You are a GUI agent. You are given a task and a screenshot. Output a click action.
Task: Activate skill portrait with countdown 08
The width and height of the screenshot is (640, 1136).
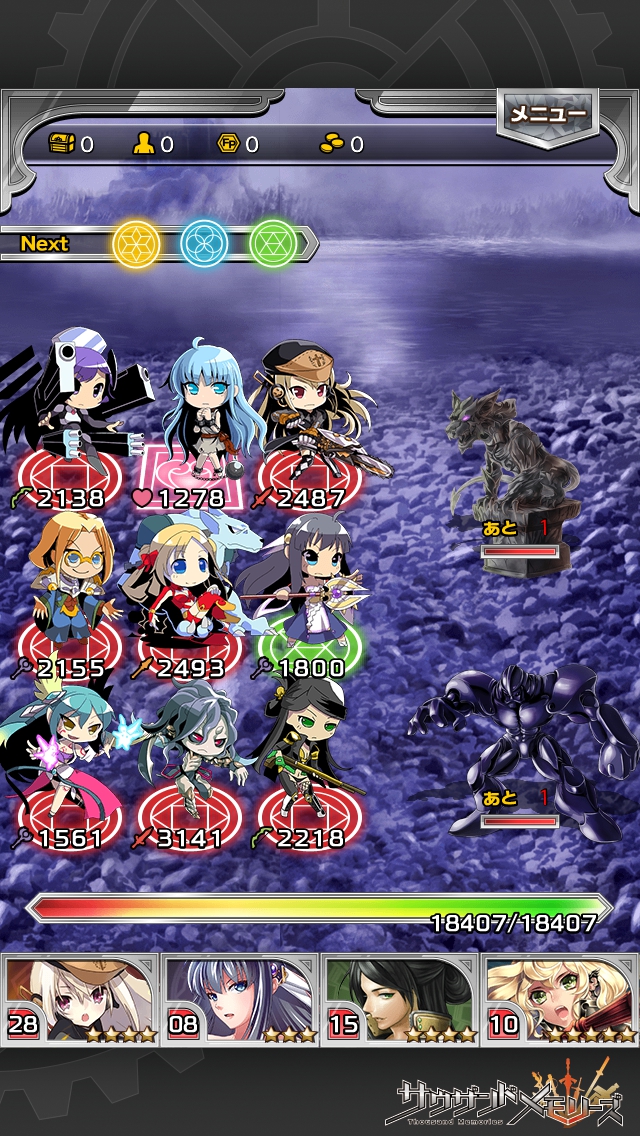click(x=240, y=998)
